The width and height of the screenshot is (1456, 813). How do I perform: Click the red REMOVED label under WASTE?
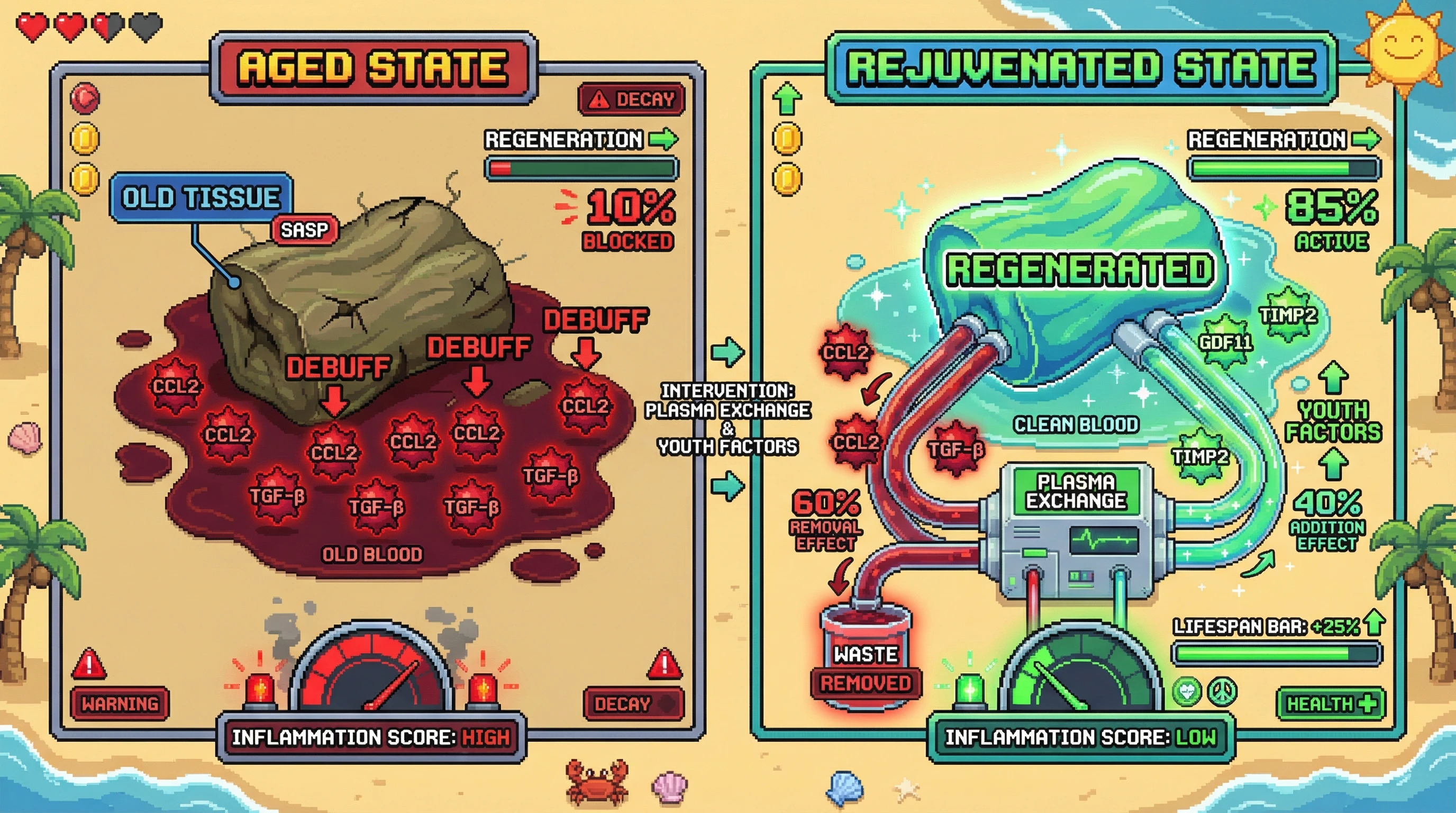click(x=866, y=683)
